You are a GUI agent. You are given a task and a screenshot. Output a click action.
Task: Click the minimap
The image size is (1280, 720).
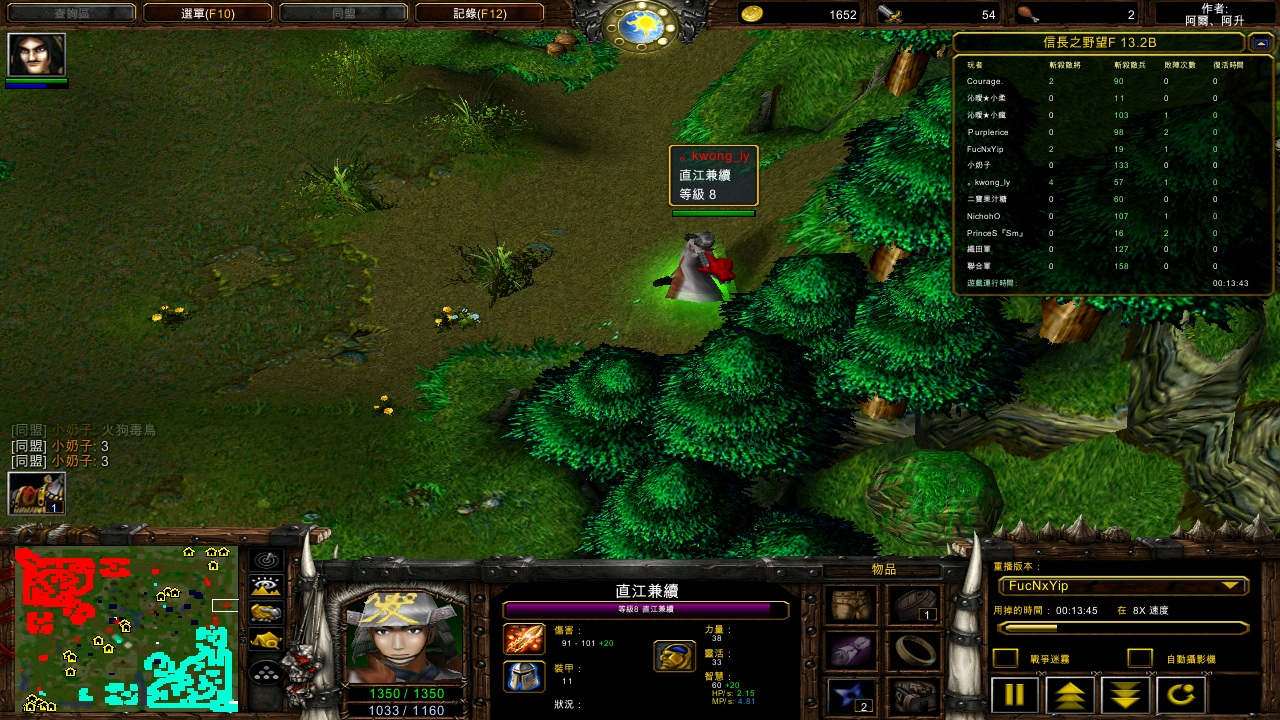[x=126, y=628]
